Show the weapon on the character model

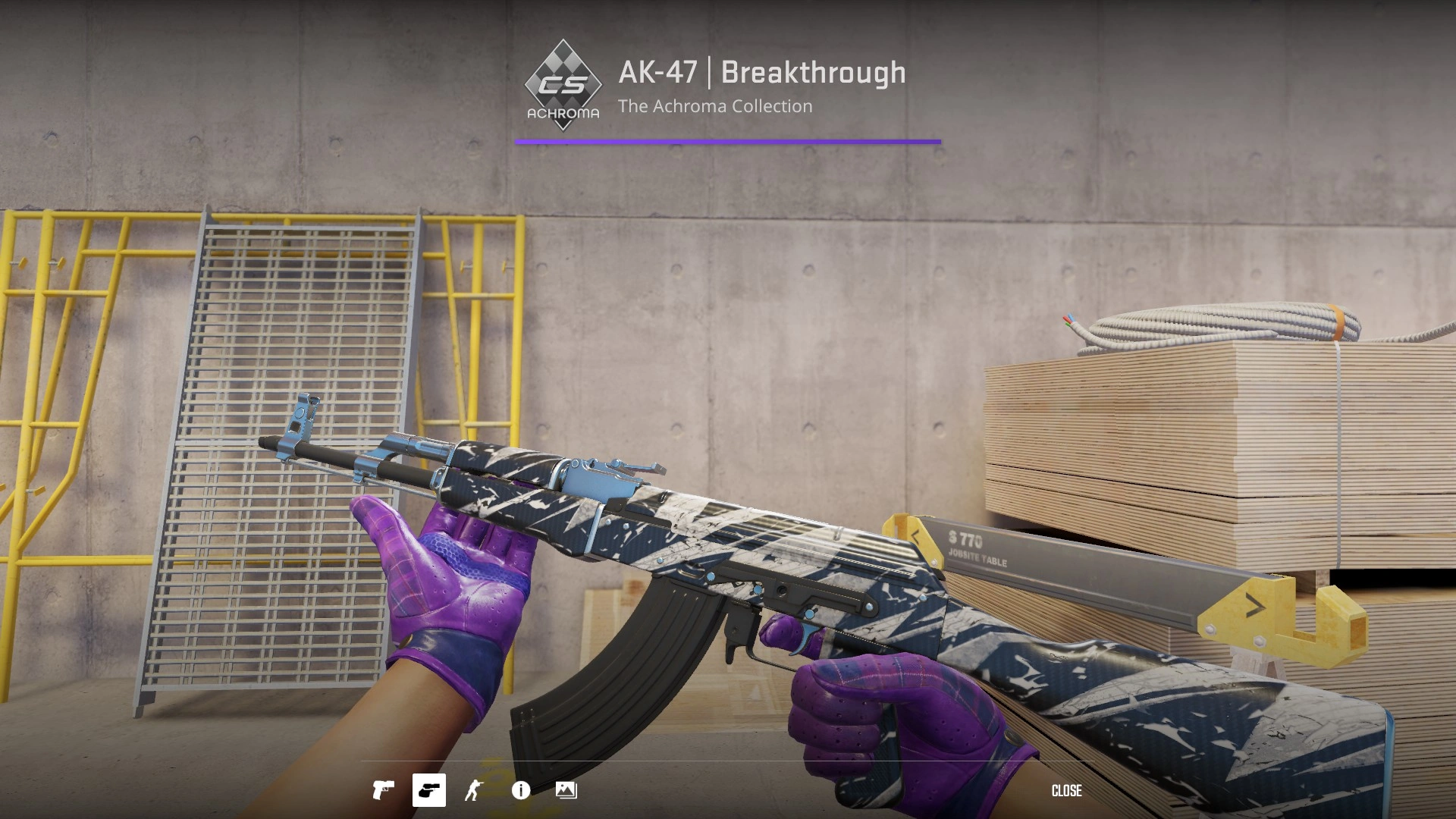(x=475, y=790)
